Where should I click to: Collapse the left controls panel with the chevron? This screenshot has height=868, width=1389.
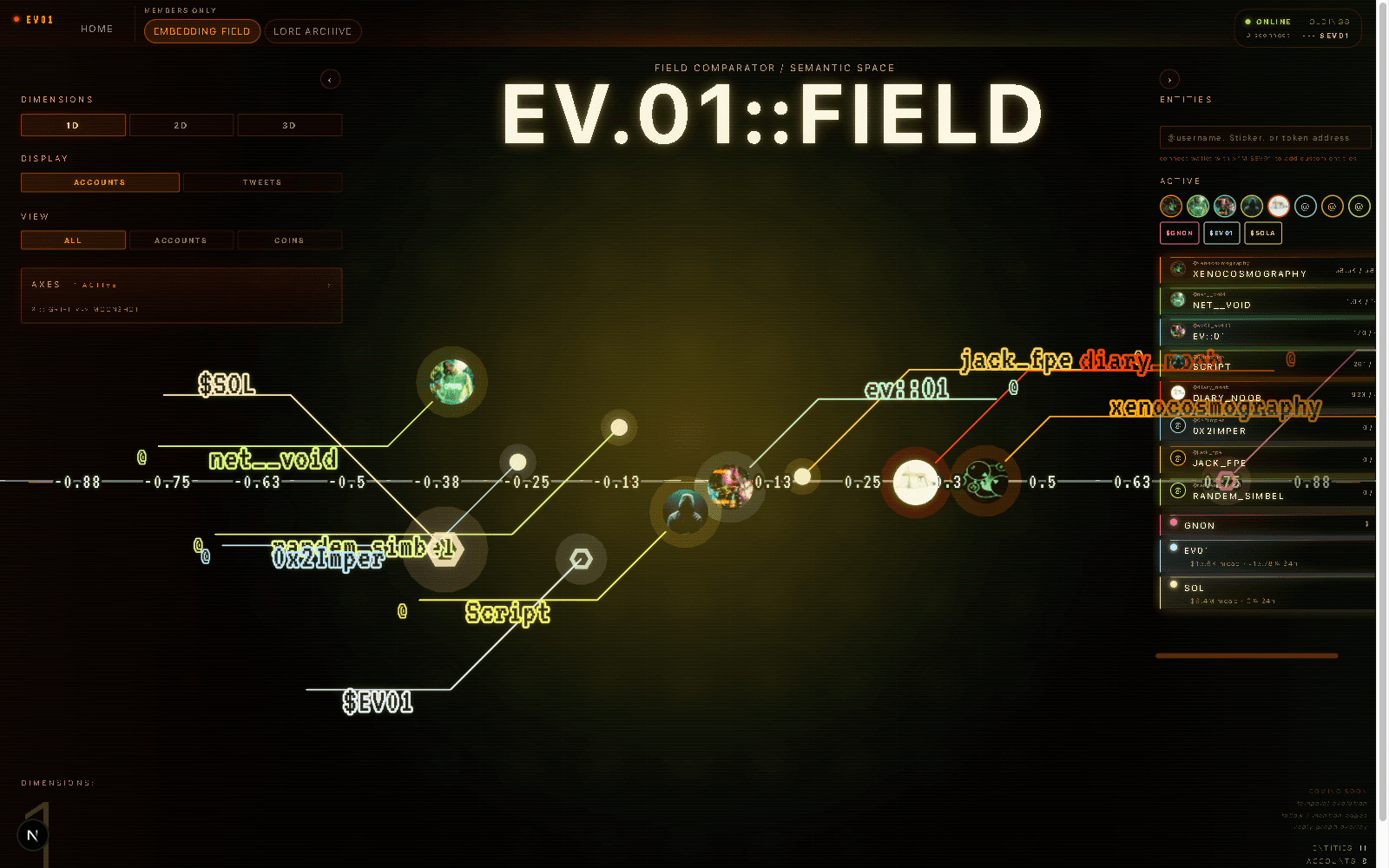point(330,79)
